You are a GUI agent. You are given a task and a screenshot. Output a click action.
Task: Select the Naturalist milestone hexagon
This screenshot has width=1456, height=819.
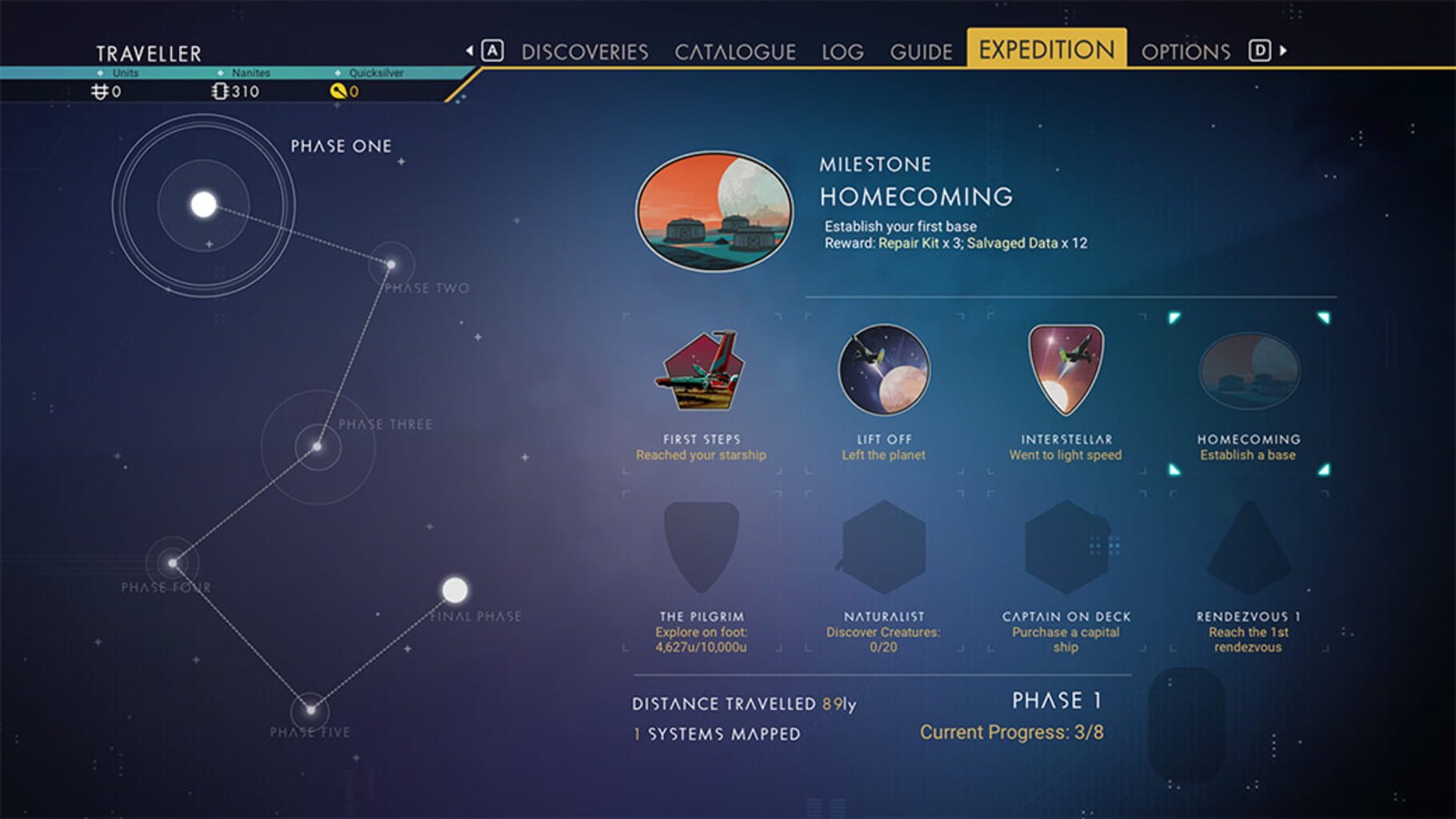point(883,545)
